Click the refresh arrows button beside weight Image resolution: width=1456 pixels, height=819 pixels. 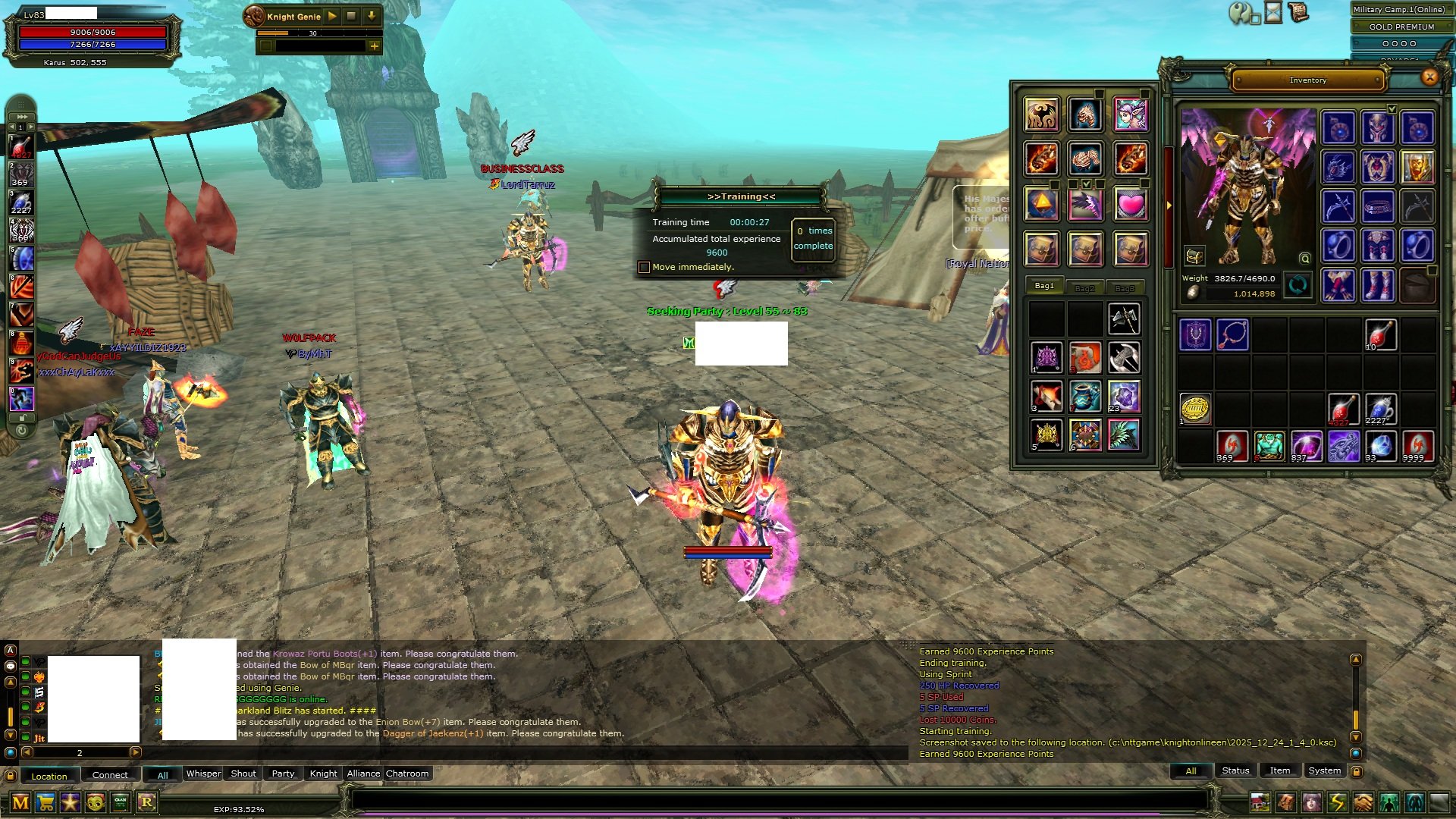pos(1298,286)
